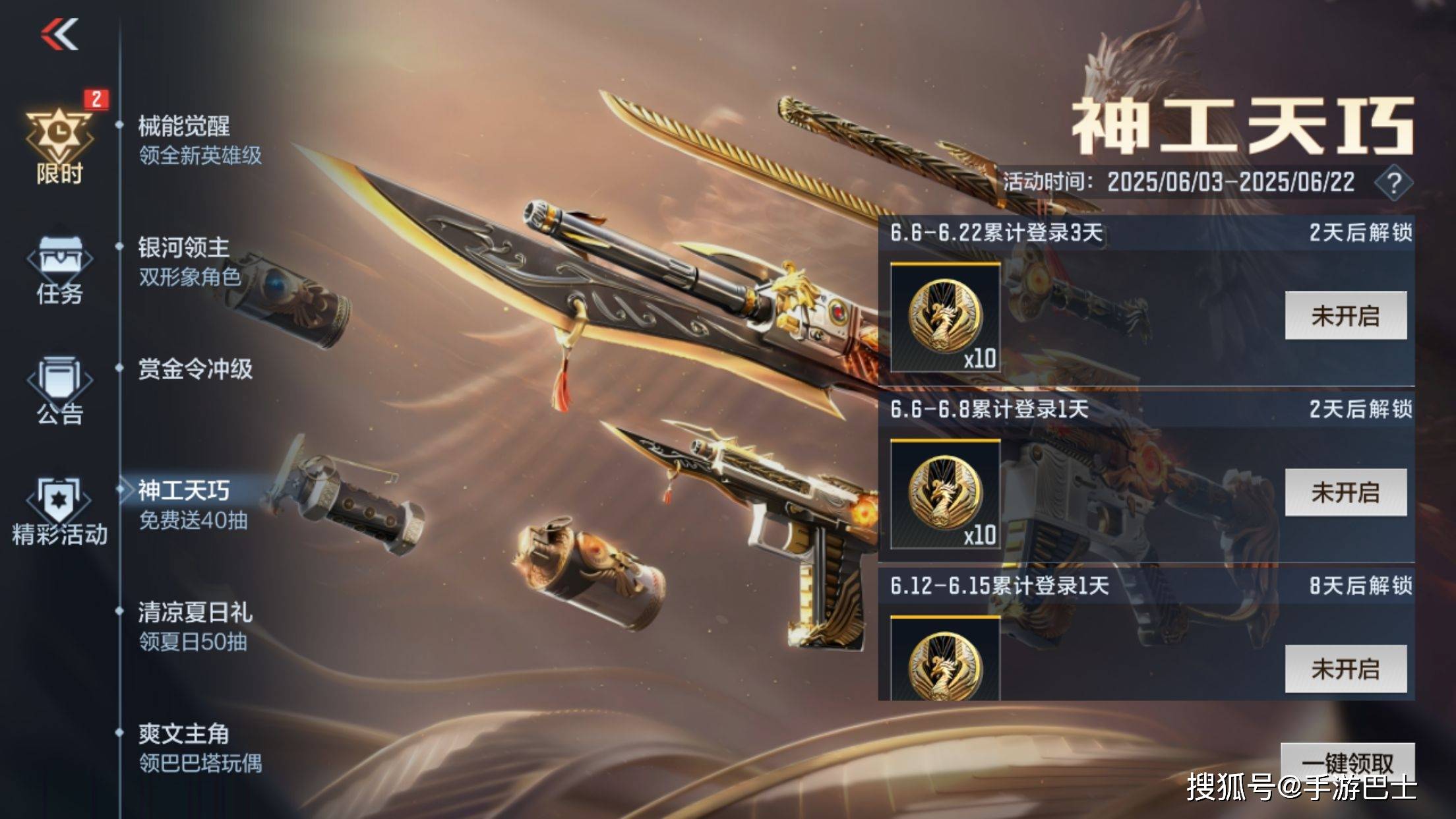Image resolution: width=1456 pixels, height=819 pixels.
Task: Inspect the 6.6-6.8 reward coin x10
Action: [x=946, y=494]
